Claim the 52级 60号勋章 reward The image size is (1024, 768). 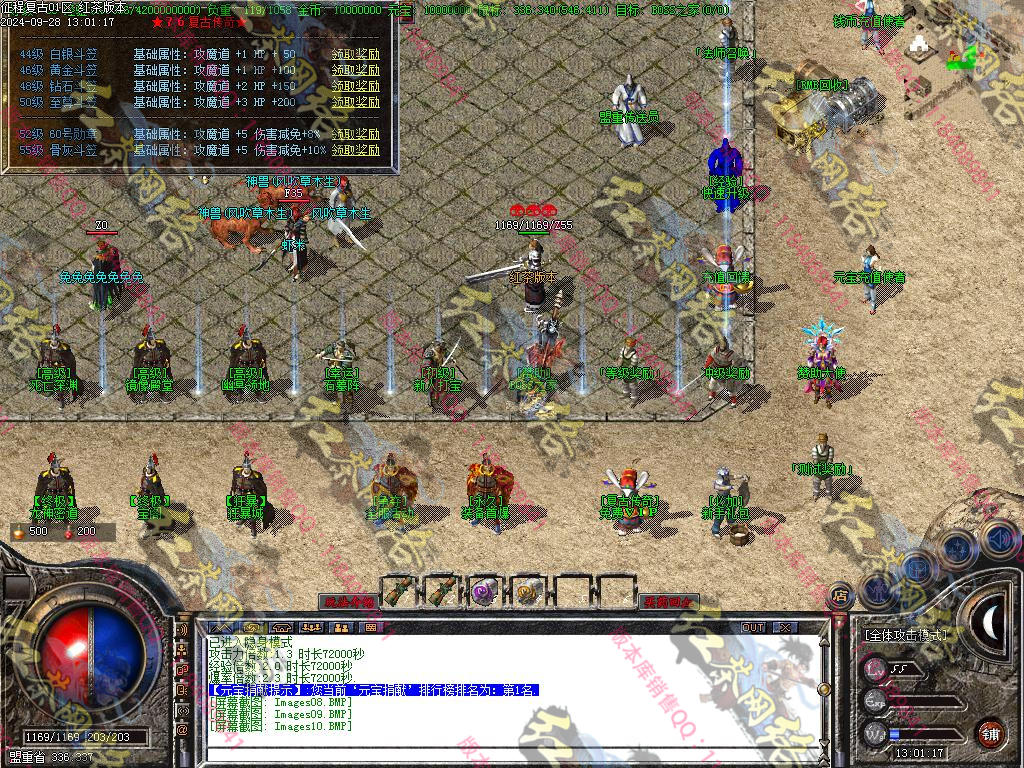tap(356, 134)
